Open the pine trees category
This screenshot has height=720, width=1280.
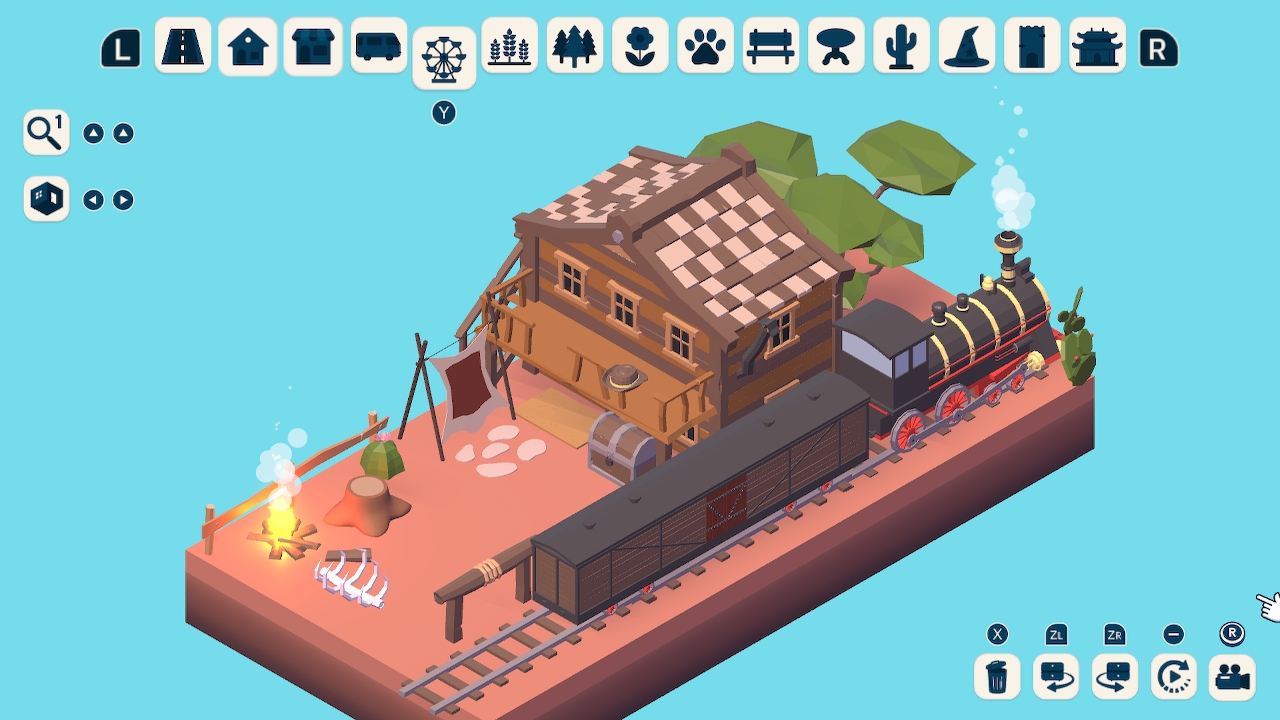575,45
